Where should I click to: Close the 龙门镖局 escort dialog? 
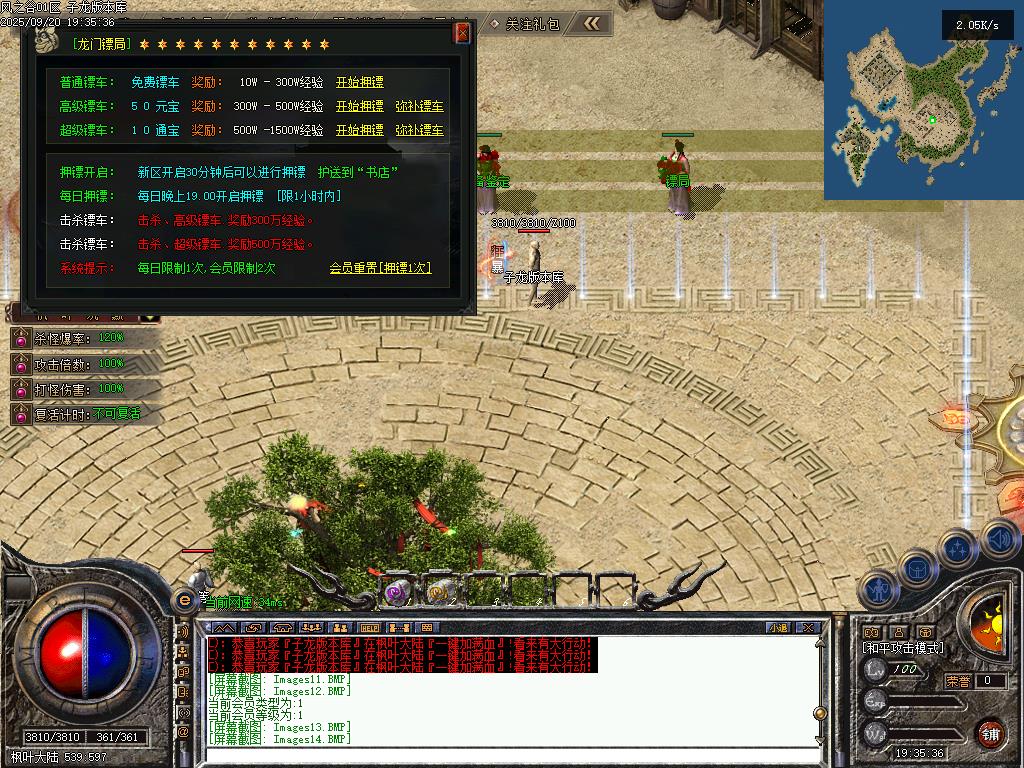point(462,33)
